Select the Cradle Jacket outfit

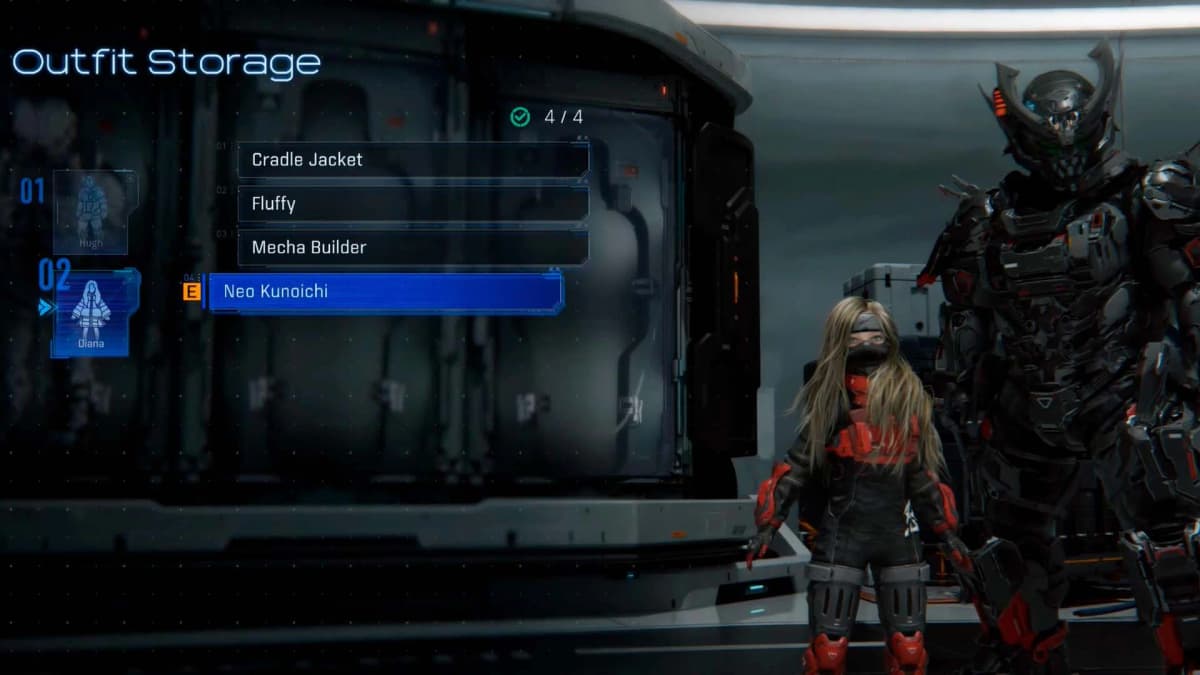[x=412, y=160]
